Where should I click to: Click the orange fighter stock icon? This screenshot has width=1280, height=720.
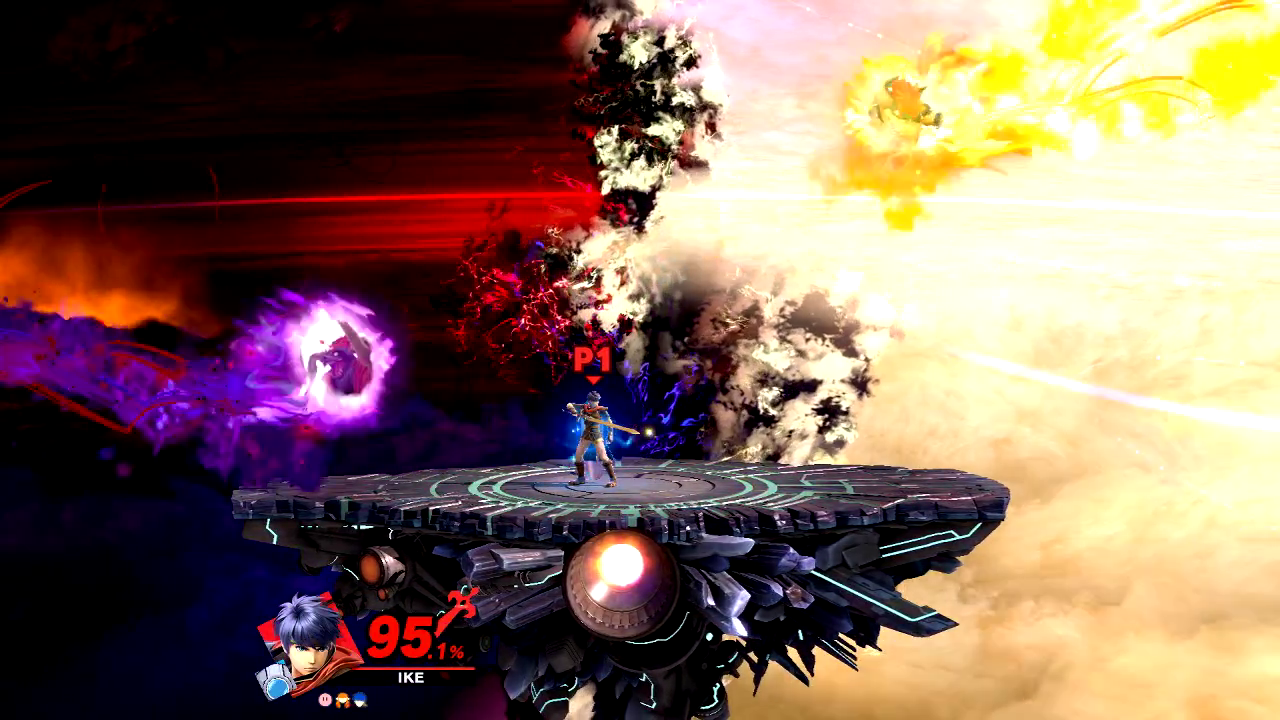tap(341, 702)
